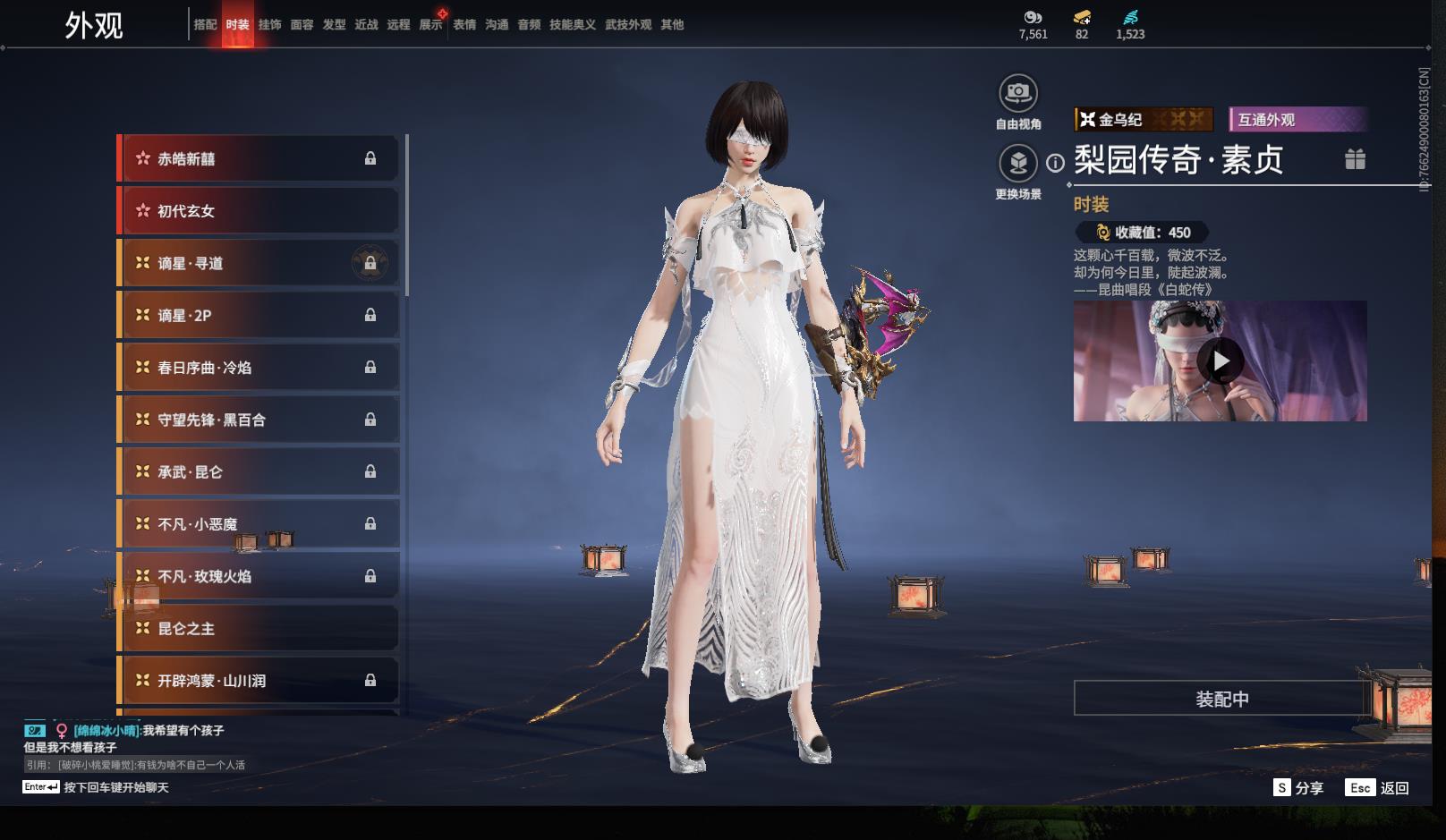This screenshot has height=840, width=1446.
Task: Share the outfit with 分享
Action: 1298,788
